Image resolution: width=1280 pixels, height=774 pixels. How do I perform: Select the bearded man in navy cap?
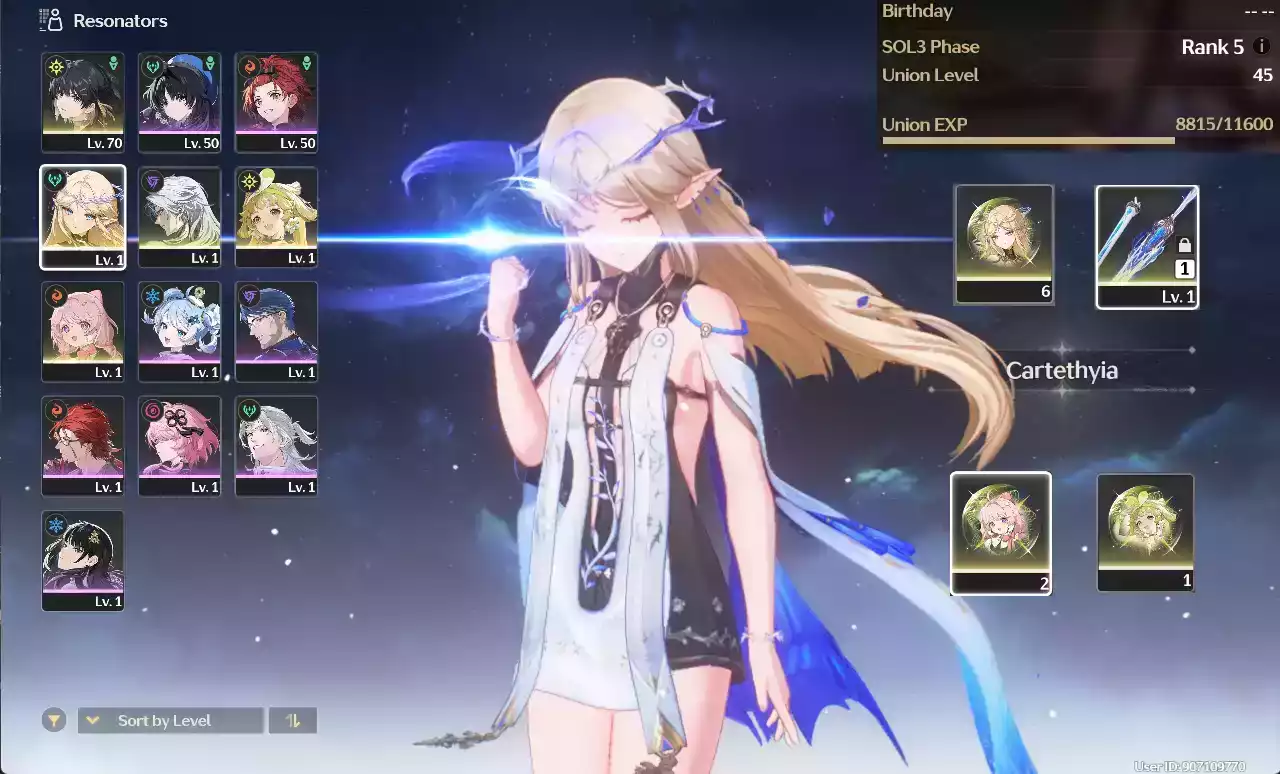pos(277,331)
